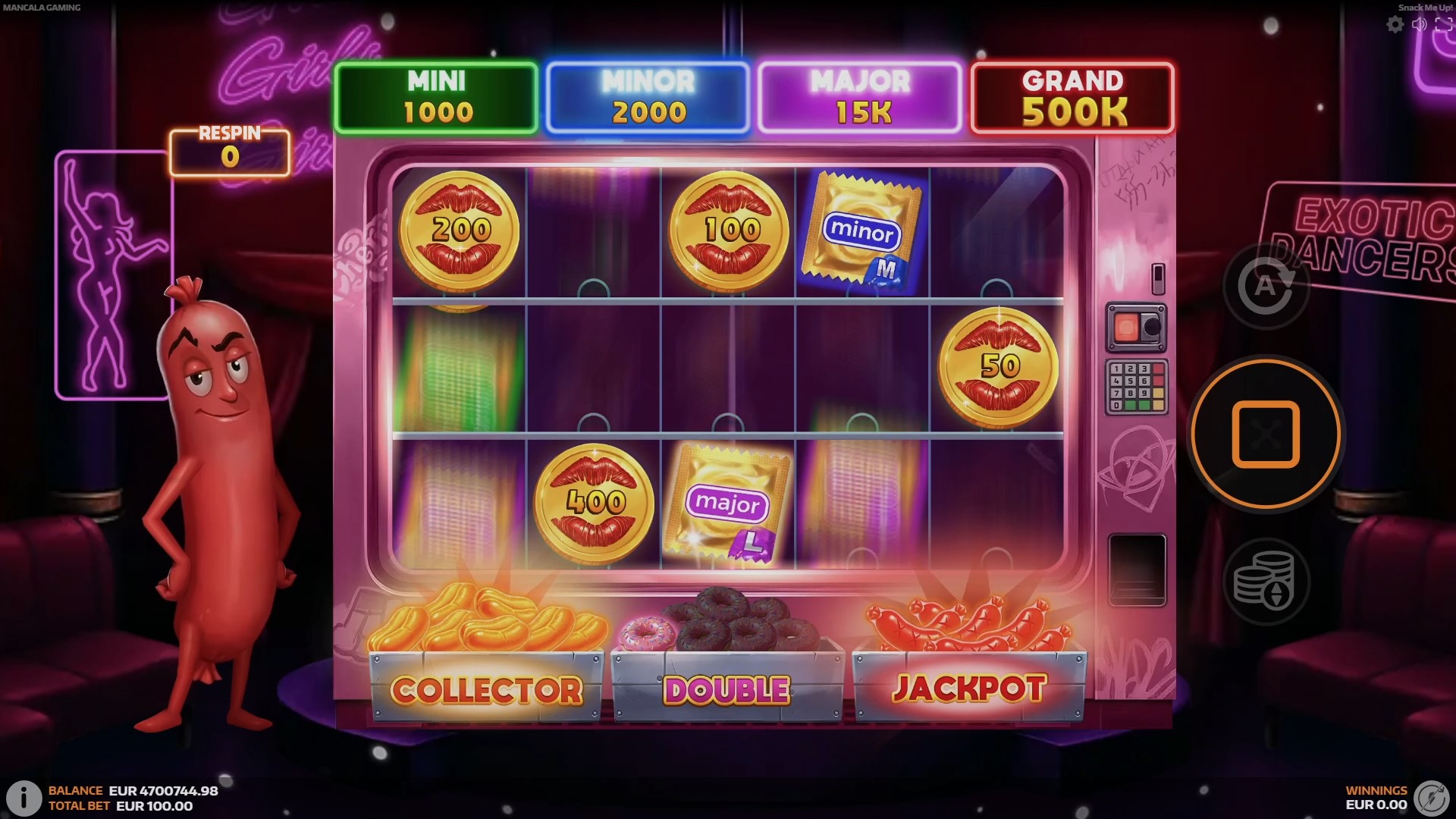Open the info panel
Image resolution: width=1456 pixels, height=819 pixels.
coord(24,798)
